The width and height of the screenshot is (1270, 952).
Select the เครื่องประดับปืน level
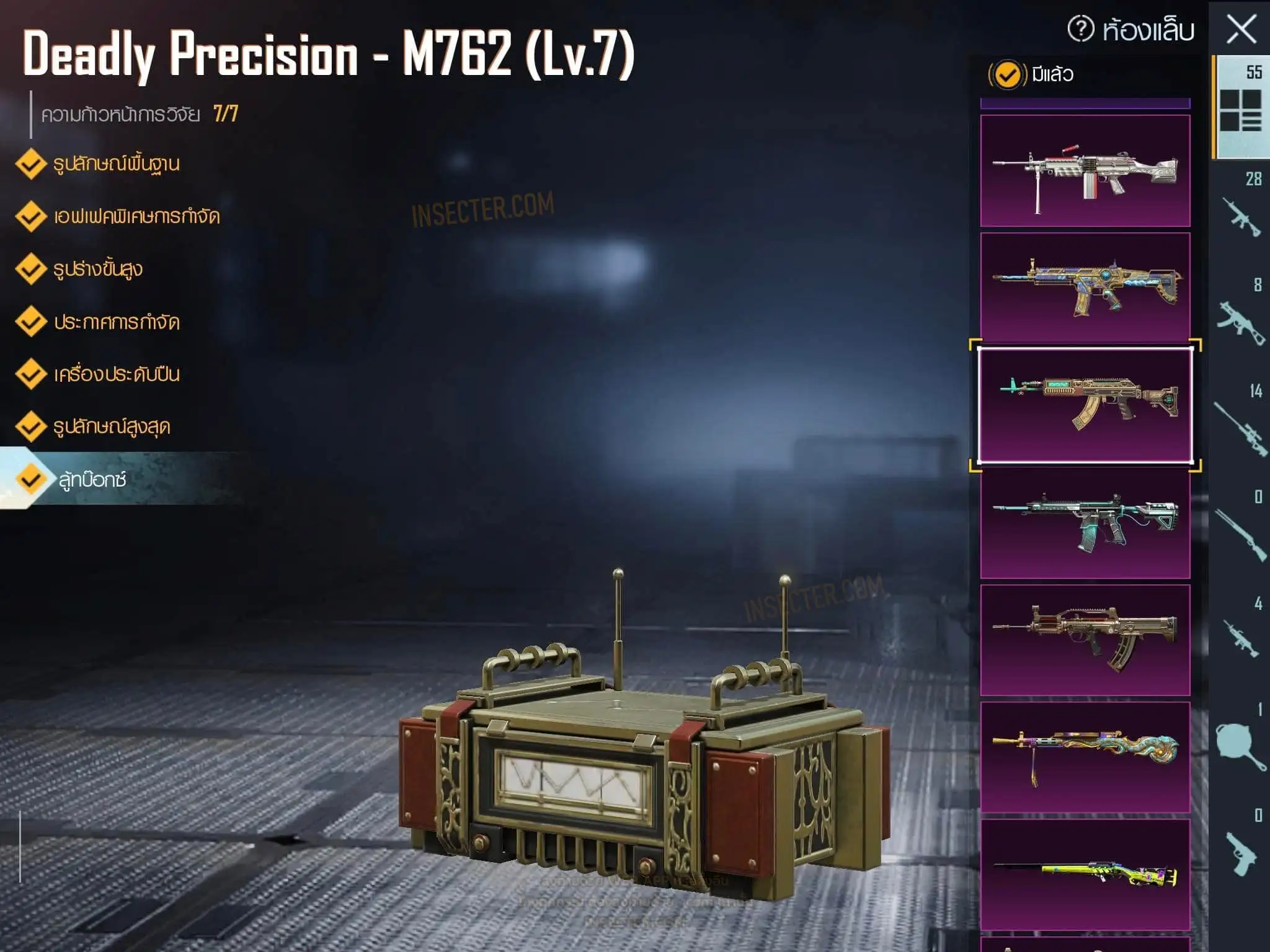click(117, 374)
